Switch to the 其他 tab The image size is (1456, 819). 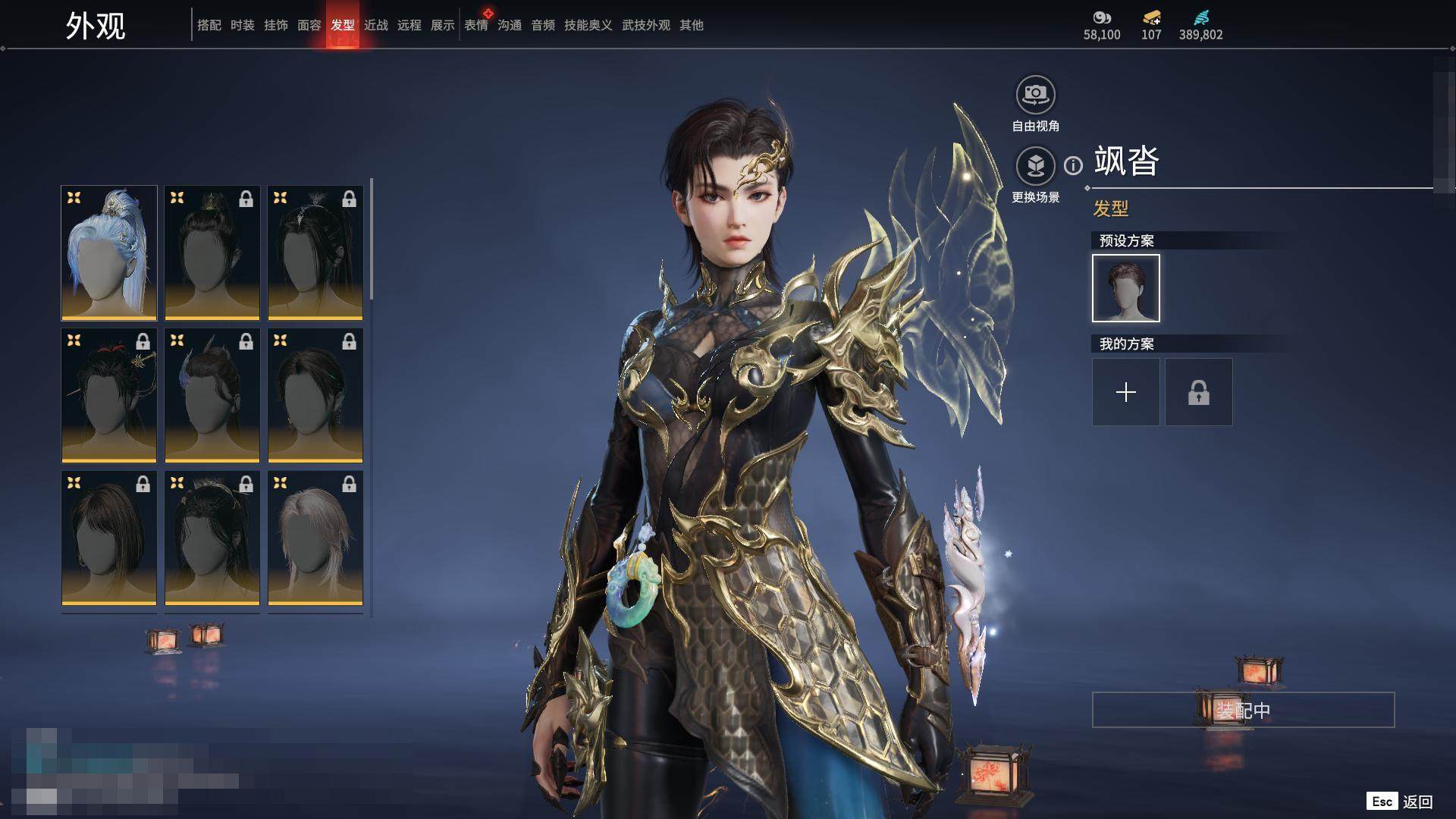(x=691, y=25)
